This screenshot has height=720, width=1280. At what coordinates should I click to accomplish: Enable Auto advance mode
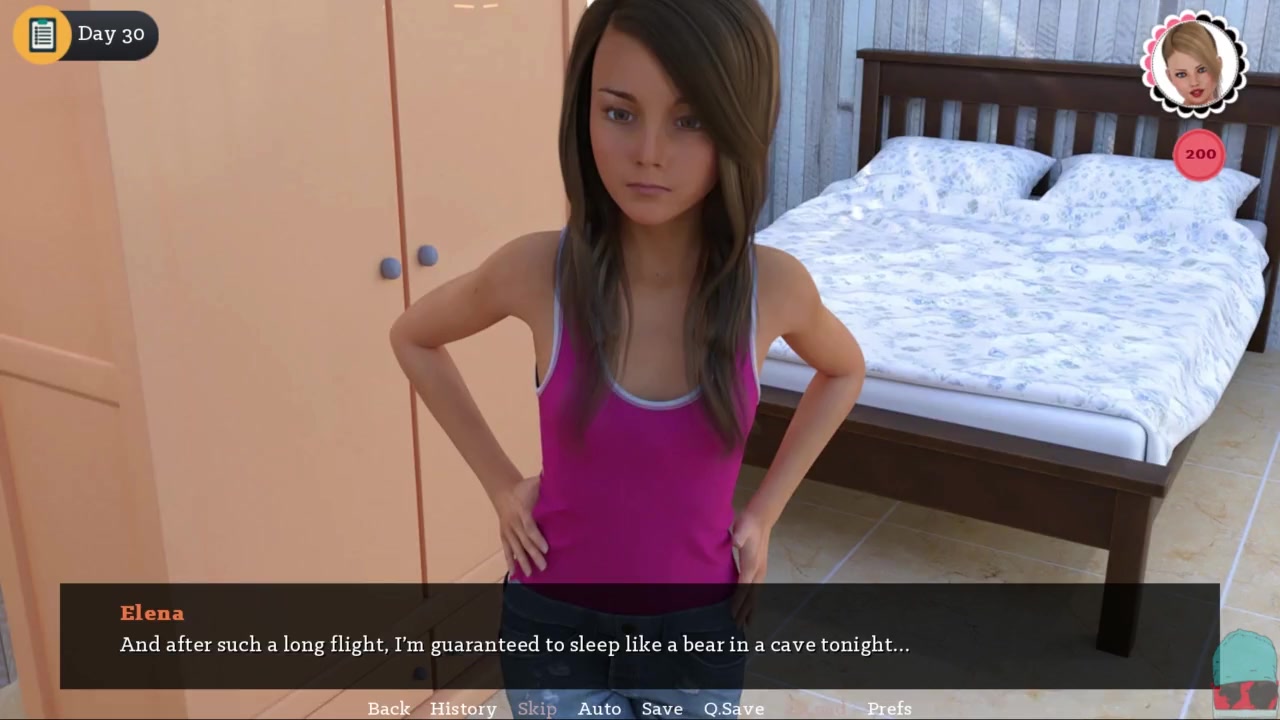click(x=599, y=708)
